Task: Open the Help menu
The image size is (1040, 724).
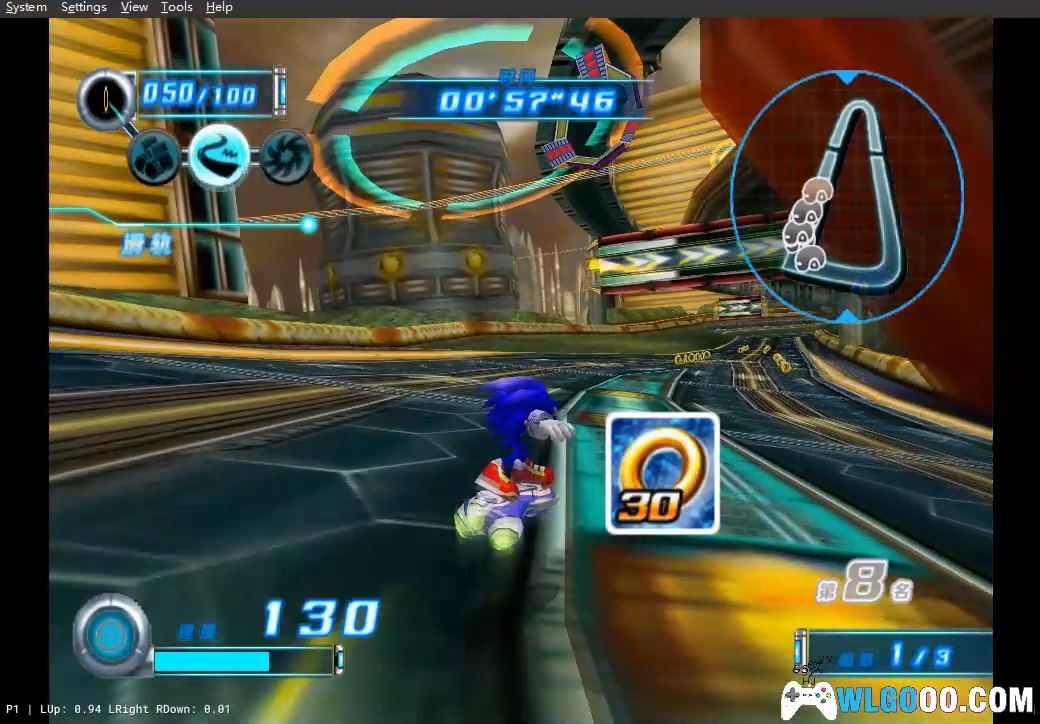Action: click(219, 7)
